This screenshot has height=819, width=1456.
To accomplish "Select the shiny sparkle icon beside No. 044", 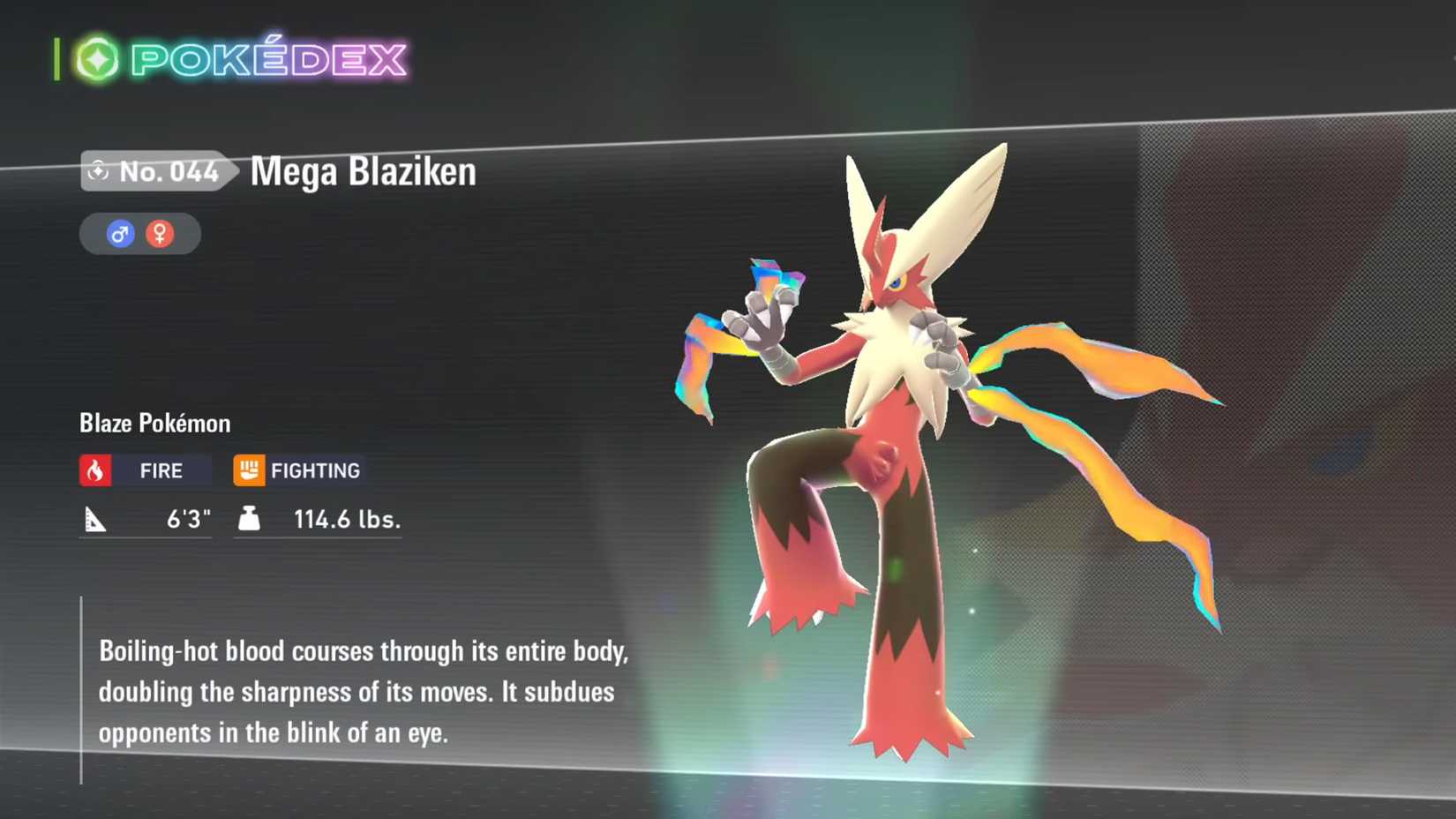I will [x=97, y=172].
